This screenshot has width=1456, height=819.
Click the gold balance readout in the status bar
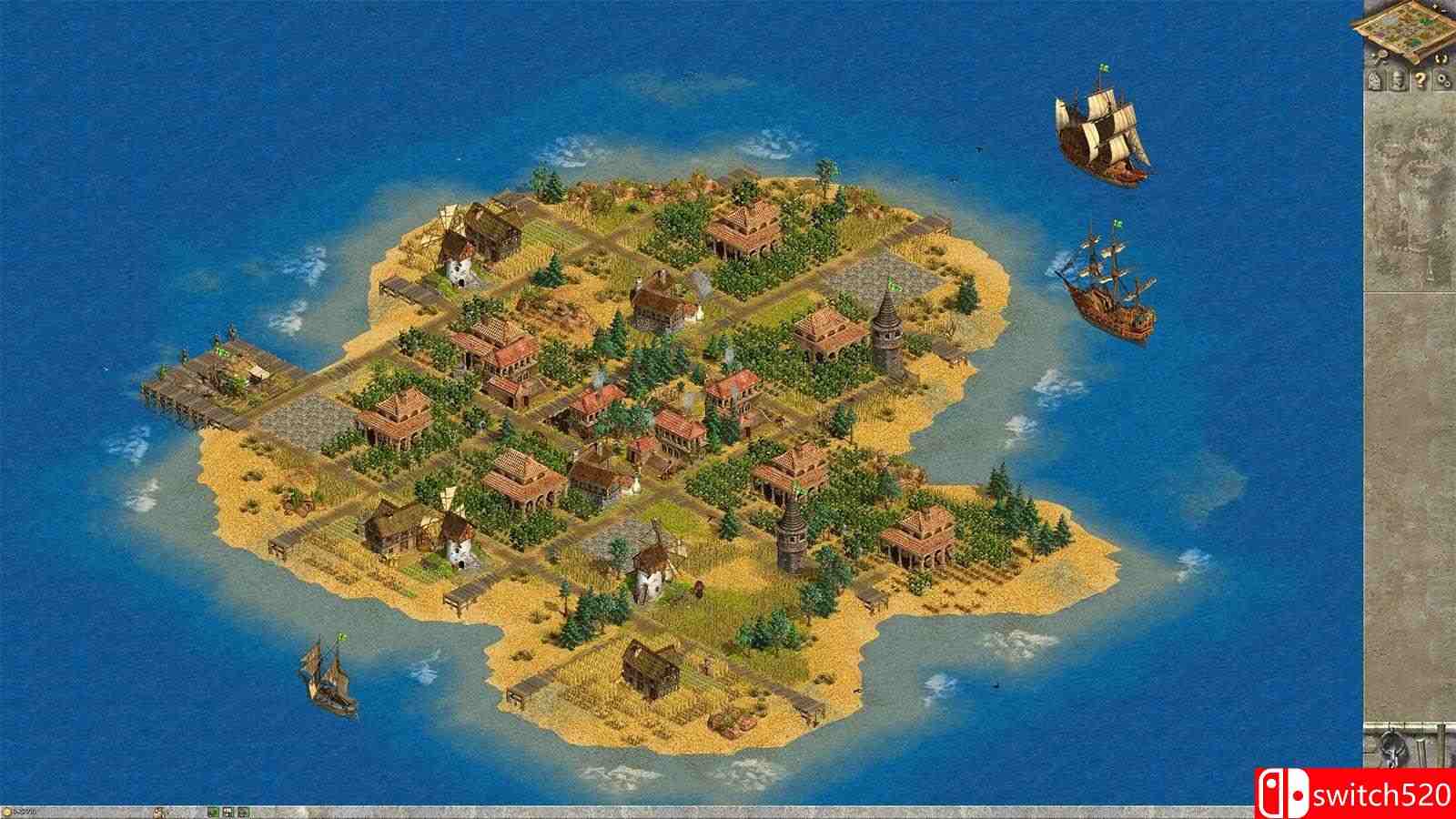pyautogui.click(x=29, y=810)
